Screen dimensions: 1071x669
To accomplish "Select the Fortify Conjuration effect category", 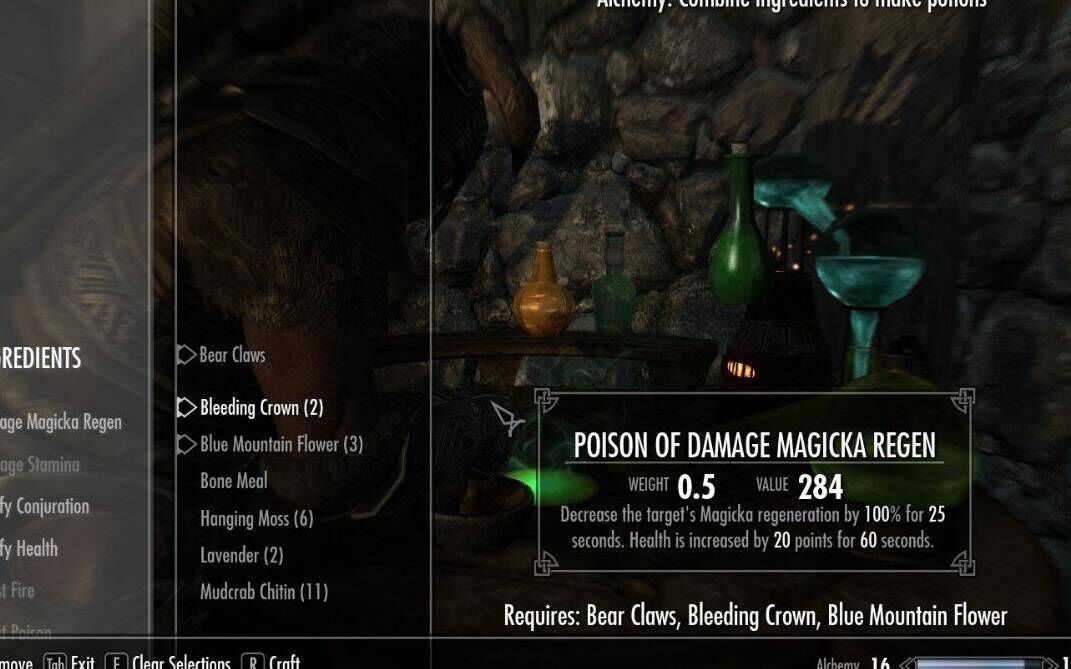I will pos(45,506).
